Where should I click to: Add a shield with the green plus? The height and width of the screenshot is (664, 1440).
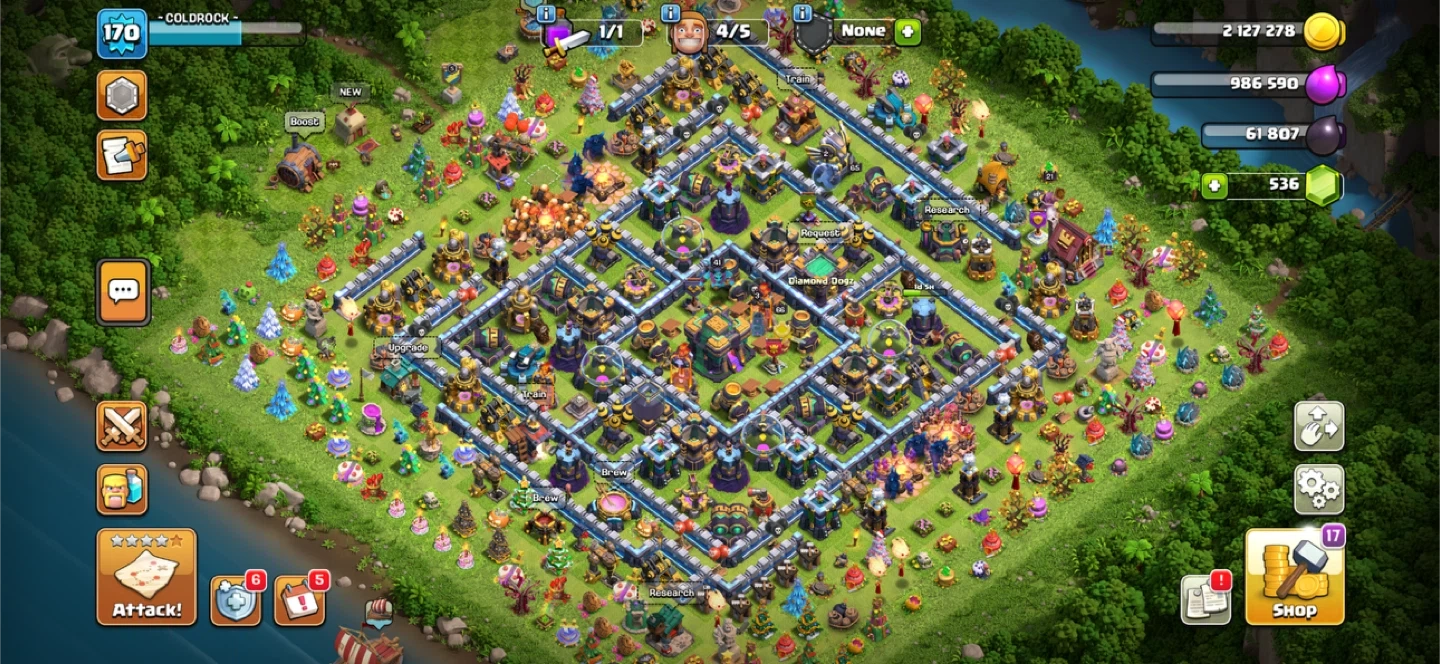(x=907, y=31)
